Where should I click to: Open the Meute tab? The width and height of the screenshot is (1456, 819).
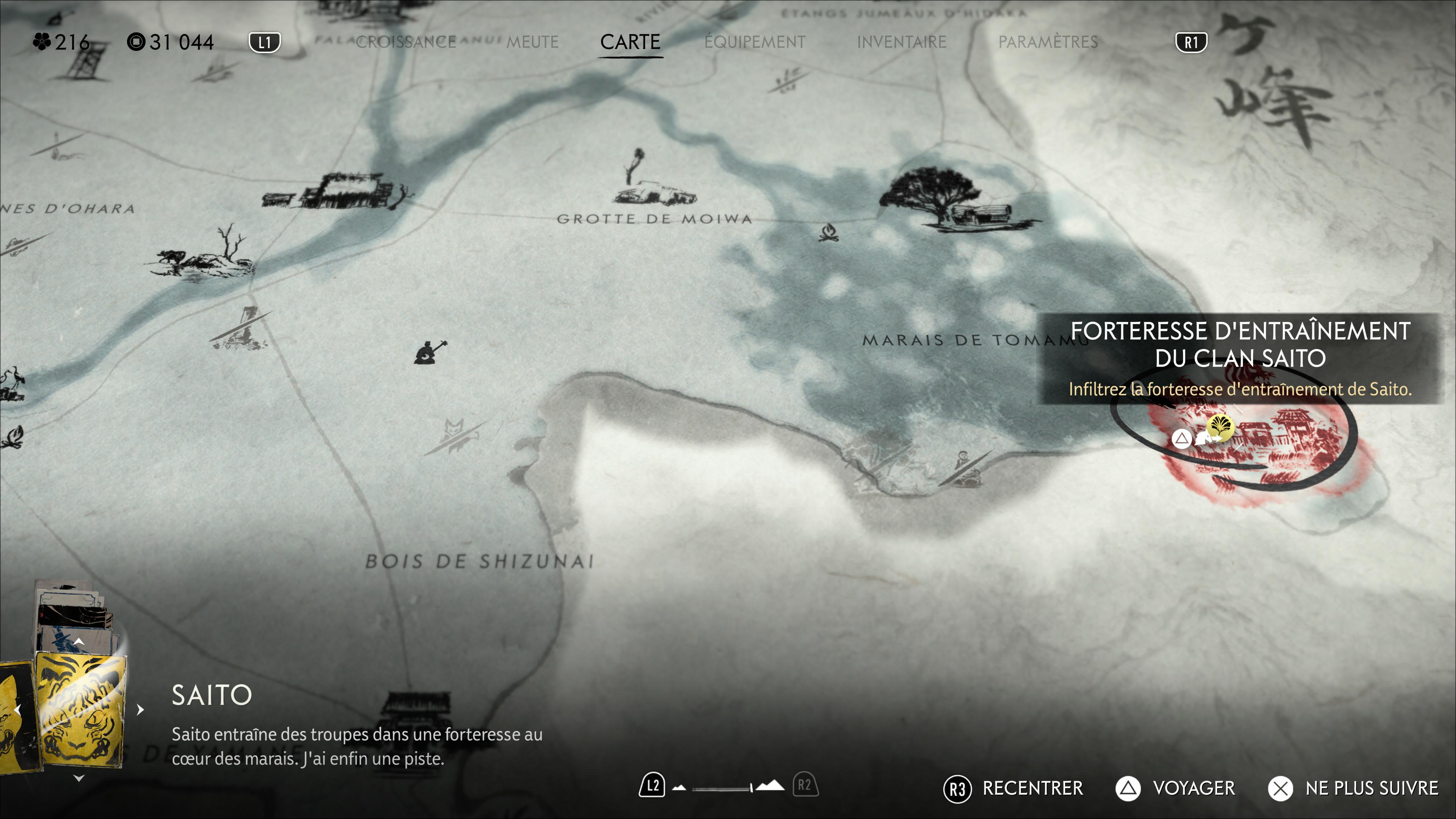click(x=532, y=42)
